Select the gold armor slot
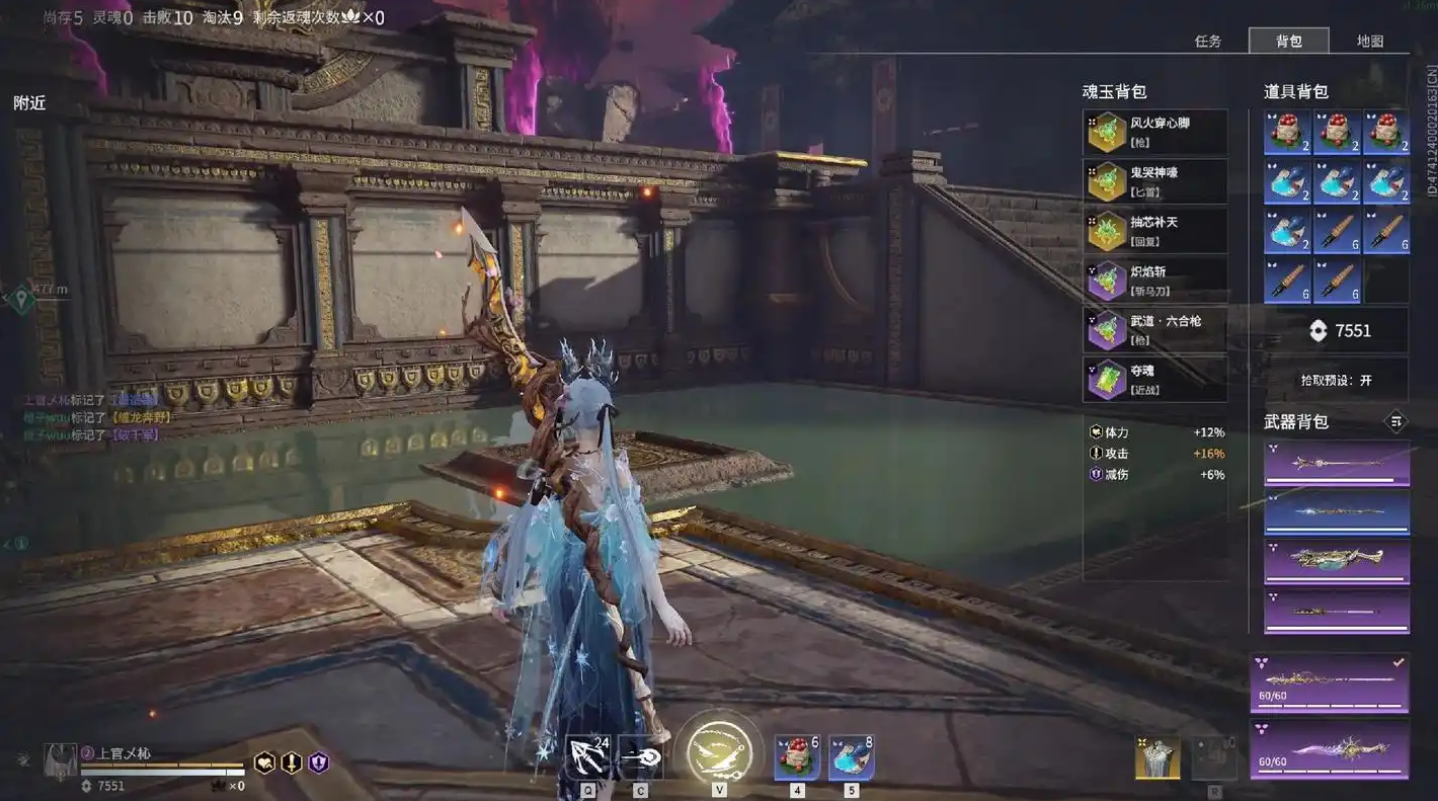 [x=1157, y=757]
